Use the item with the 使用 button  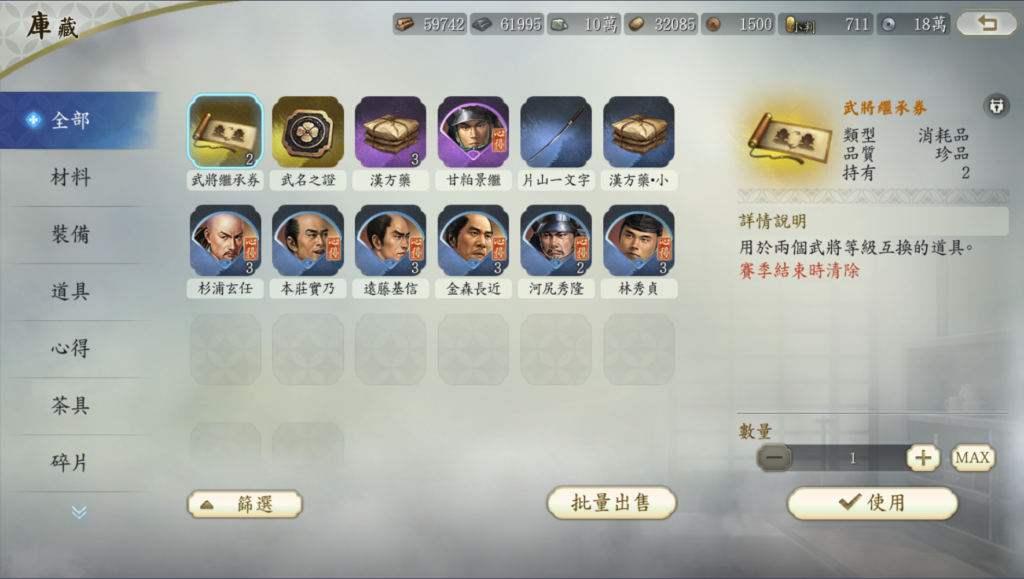[x=872, y=503]
